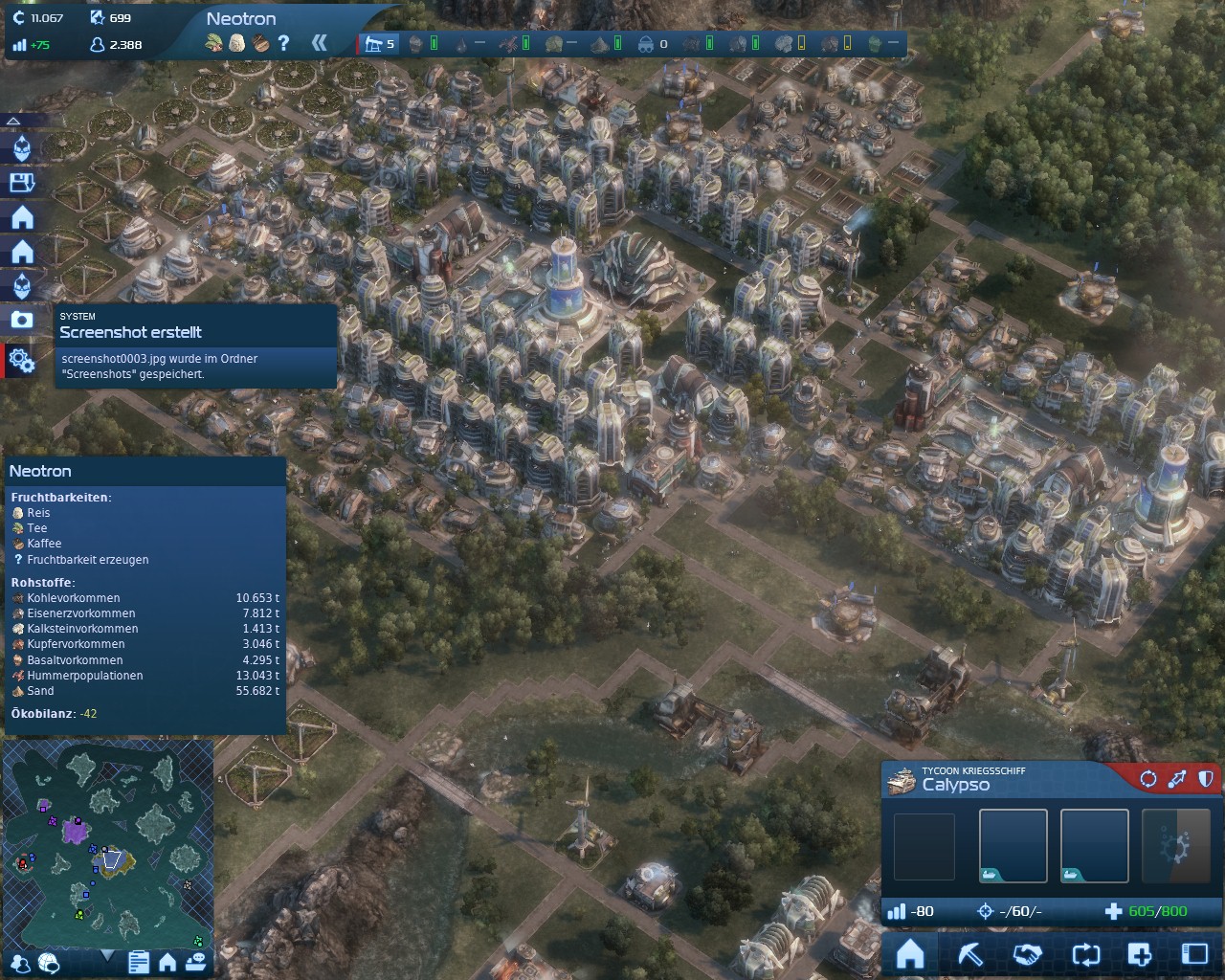The image size is (1225, 980).
Task: Click the floppy disk save game icon
Action: coord(21,183)
